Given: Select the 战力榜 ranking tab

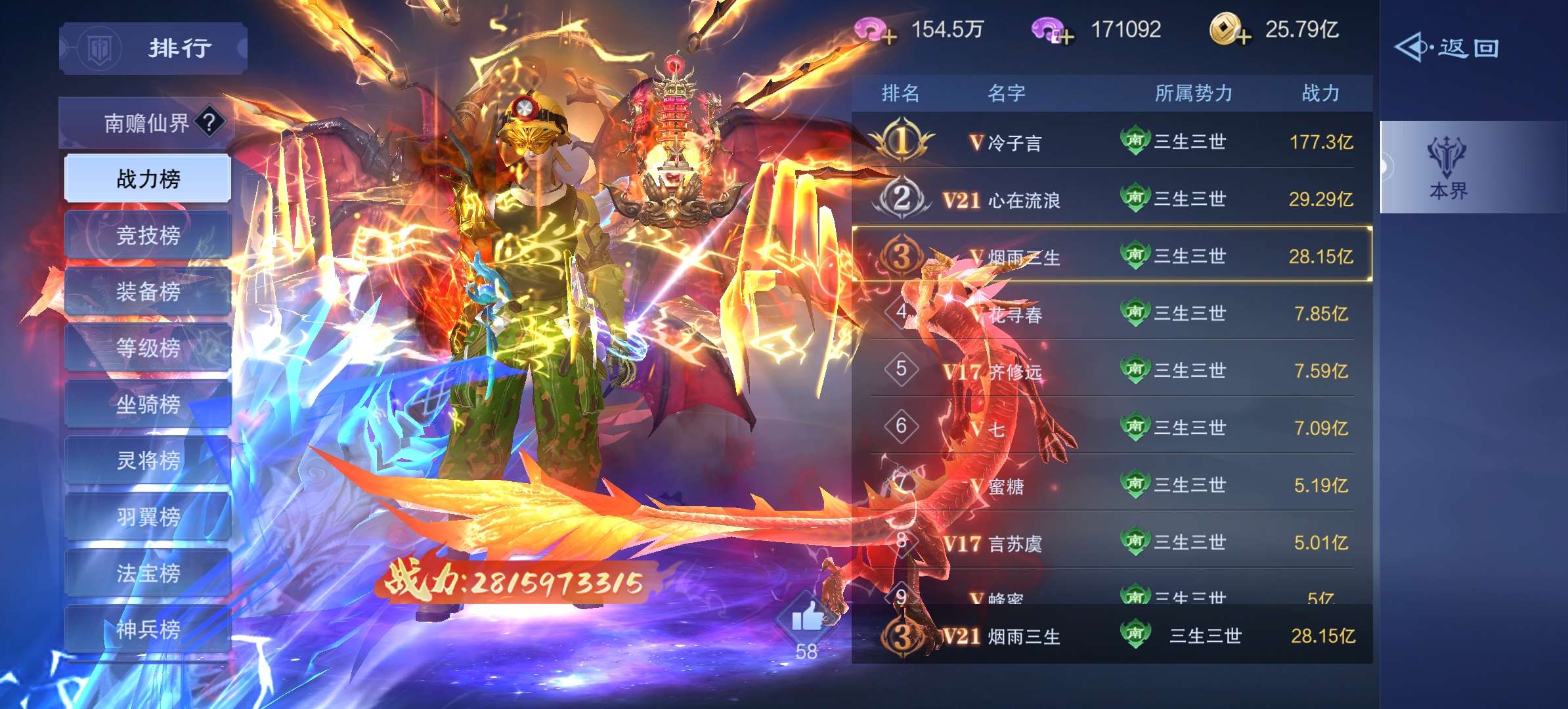Looking at the screenshot, I should [148, 179].
